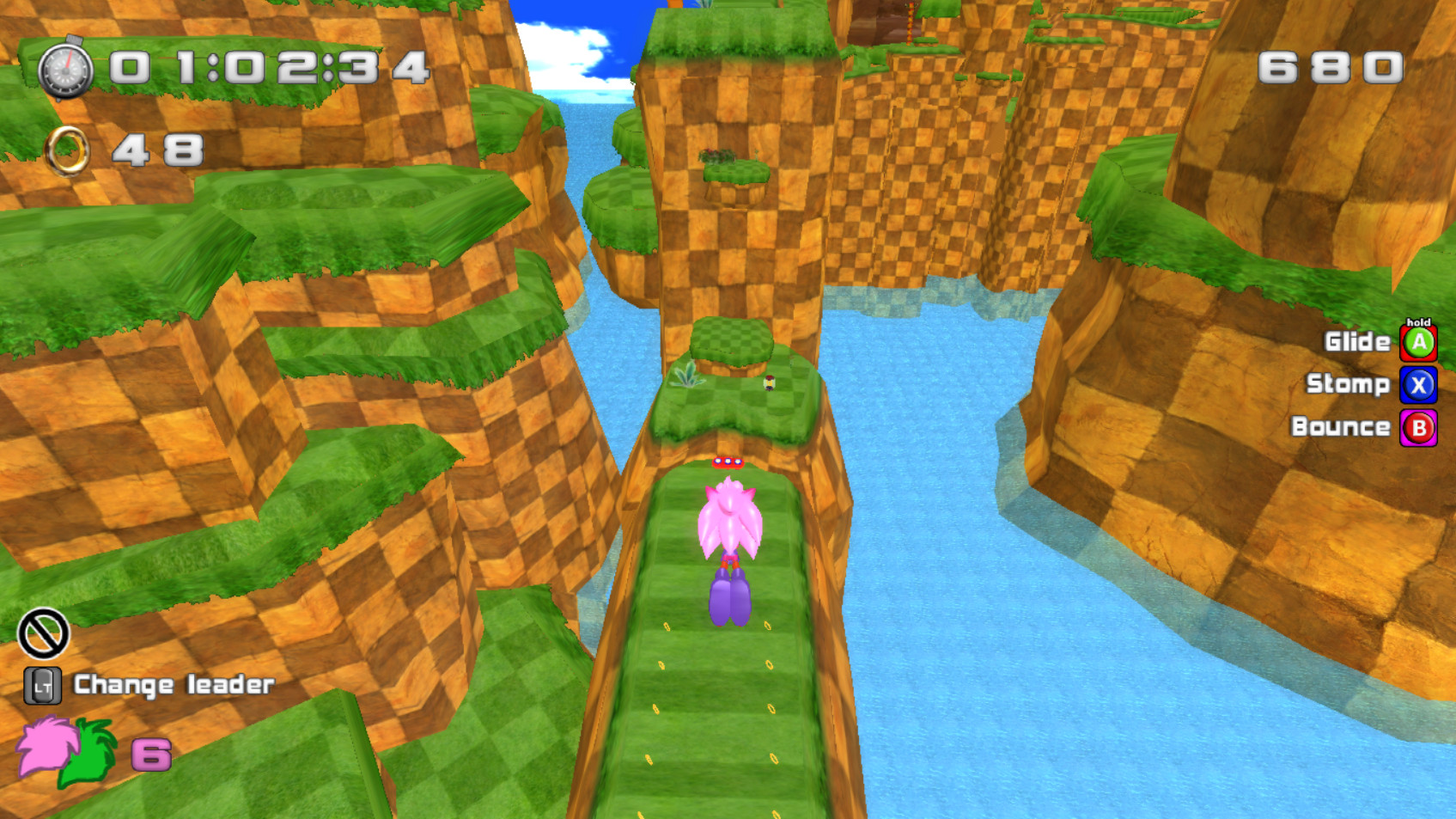Click the pink lives counter showing 6
1456x819 pixels.
coord(150,756)
